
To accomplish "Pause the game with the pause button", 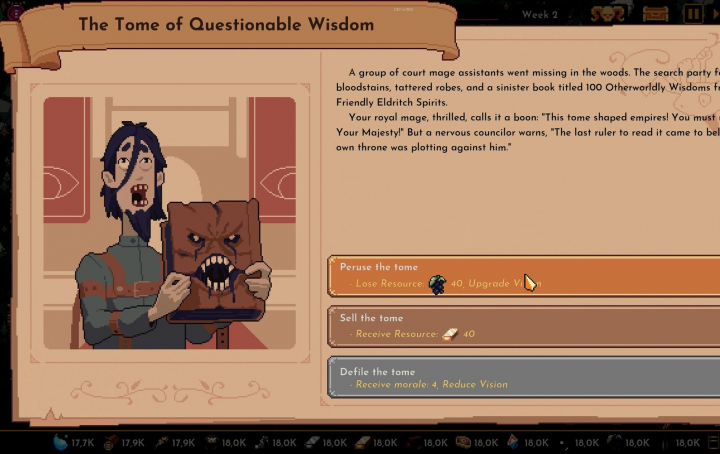I will (x=692, y=14).
